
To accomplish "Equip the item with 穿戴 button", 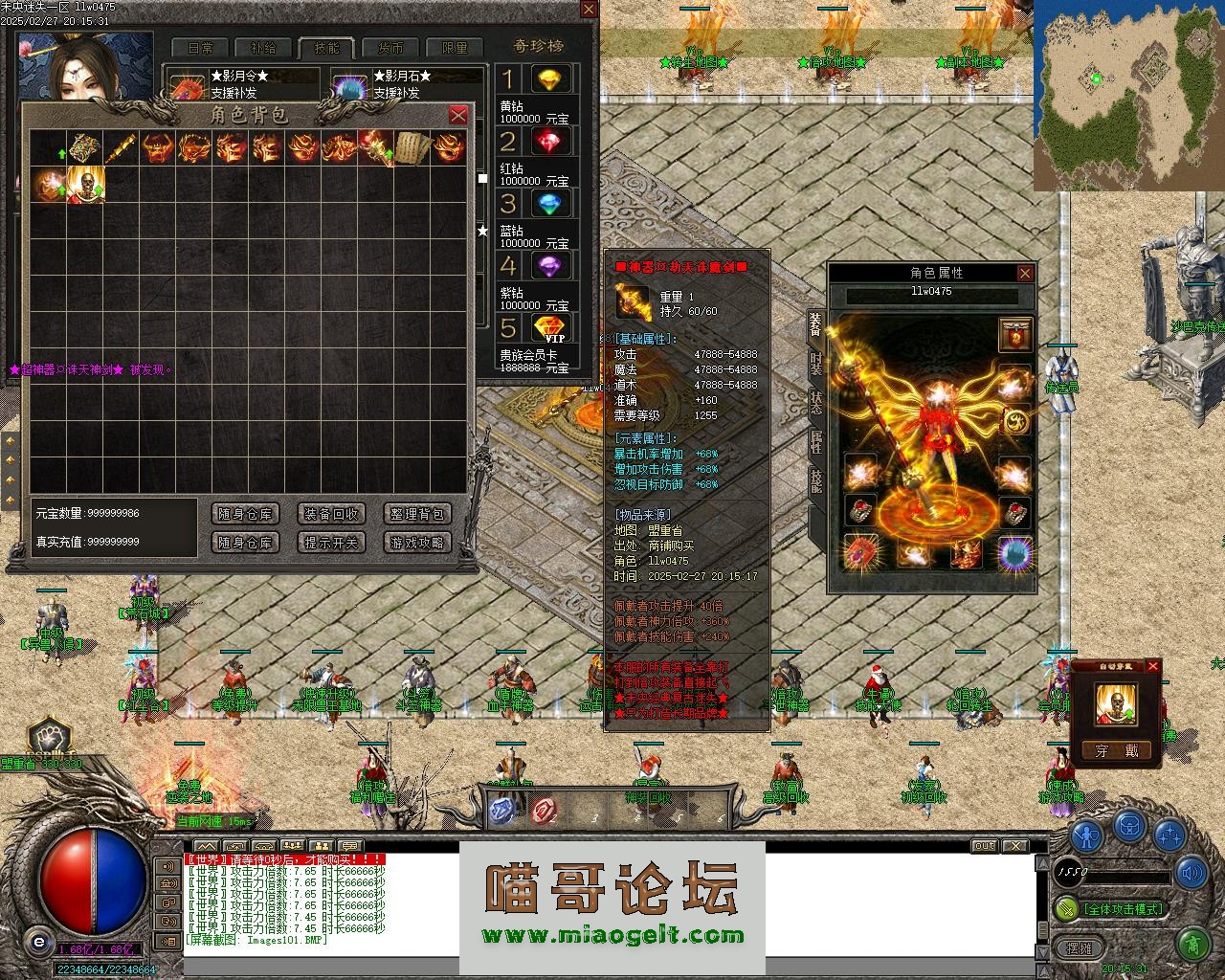I will (x=1116, y=751).
